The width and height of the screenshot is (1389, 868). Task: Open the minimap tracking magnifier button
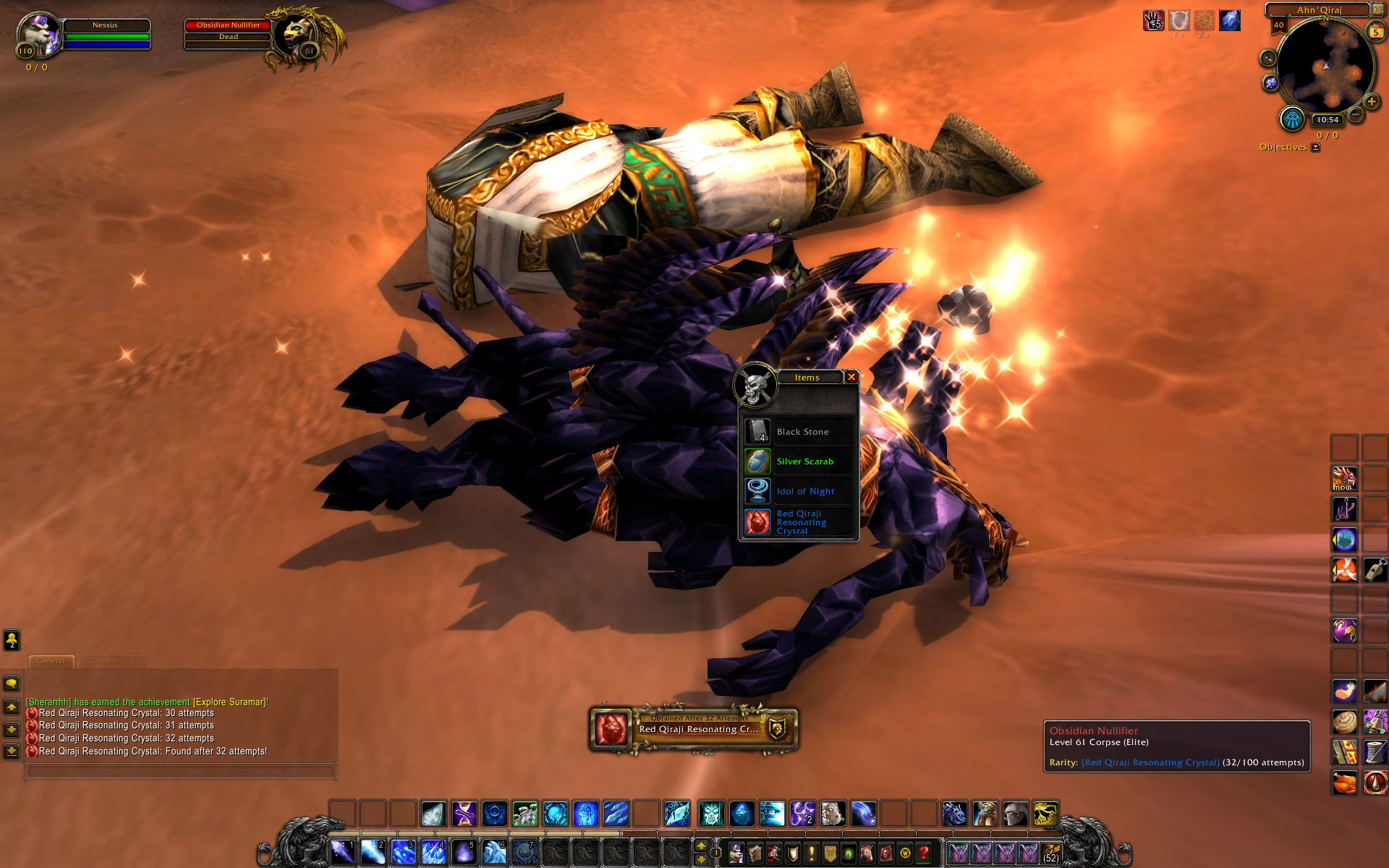pos(1267,58)
